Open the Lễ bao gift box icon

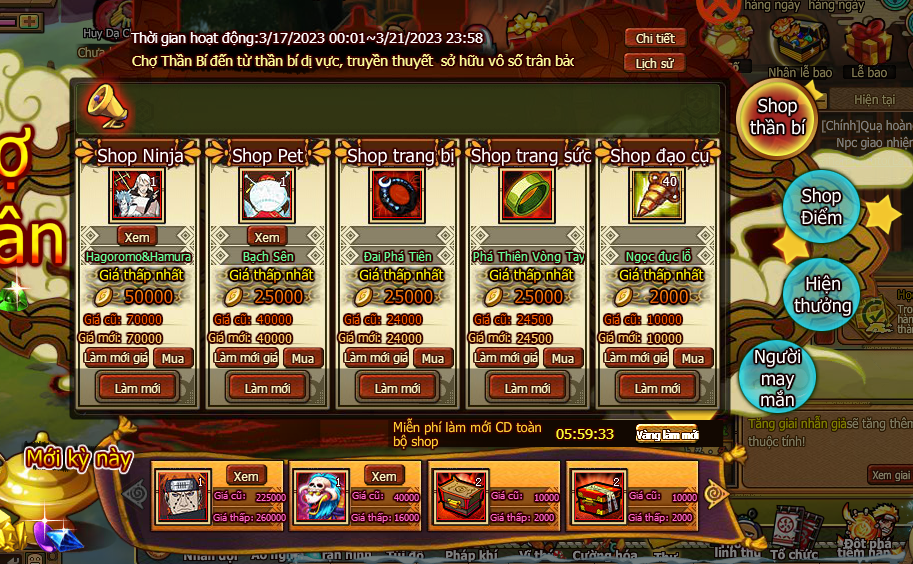869,48
